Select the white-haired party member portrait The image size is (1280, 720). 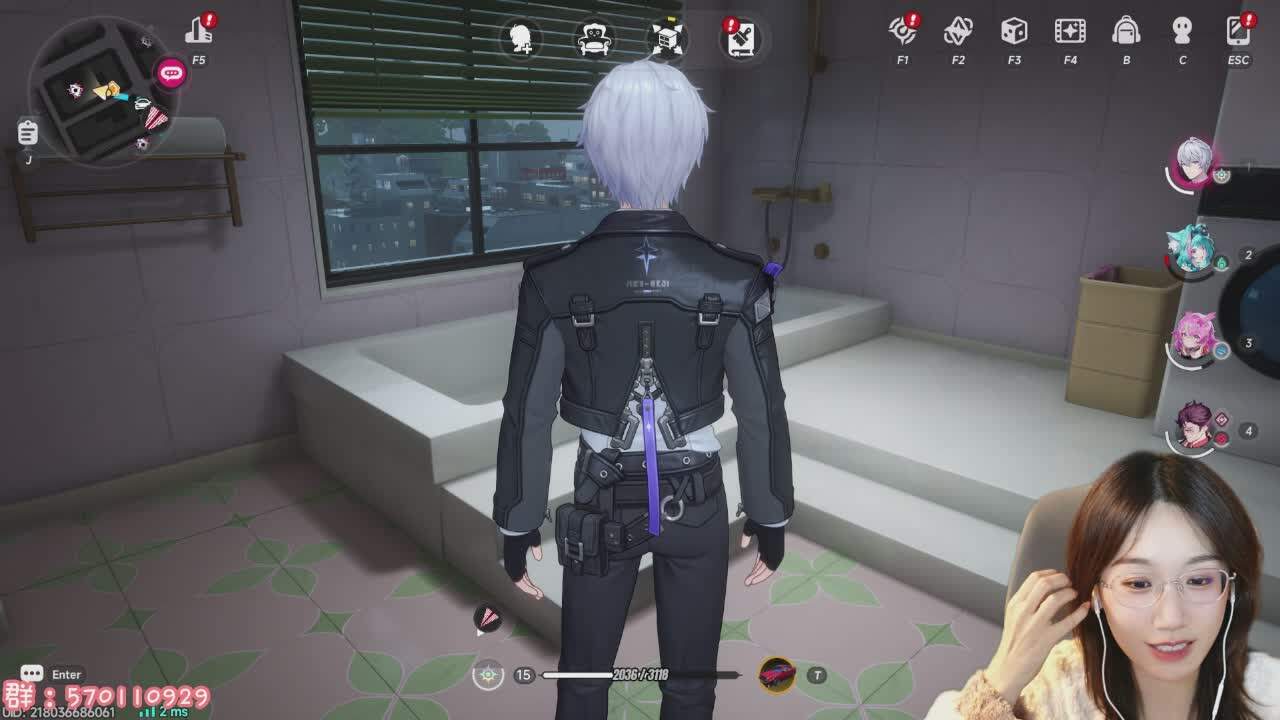(x=1193, y=163)
